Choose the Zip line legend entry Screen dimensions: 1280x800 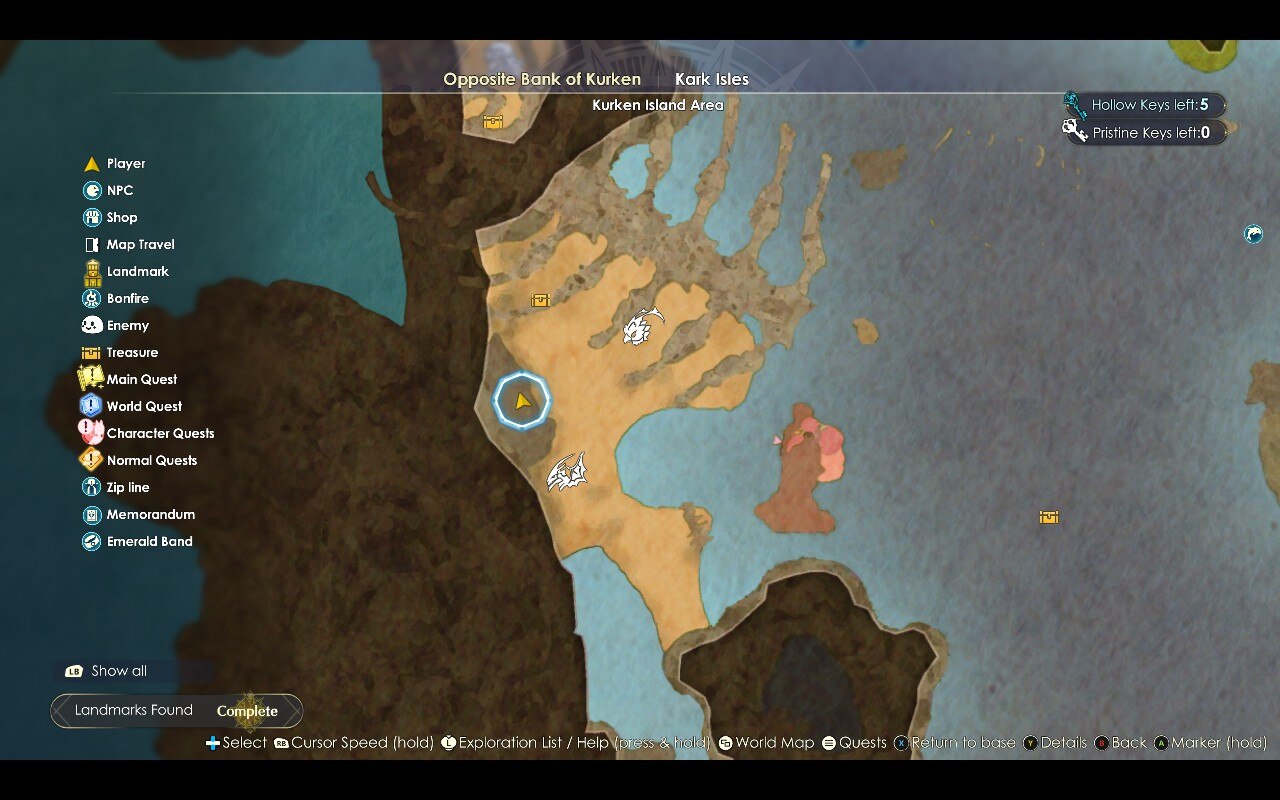point(127,487)
